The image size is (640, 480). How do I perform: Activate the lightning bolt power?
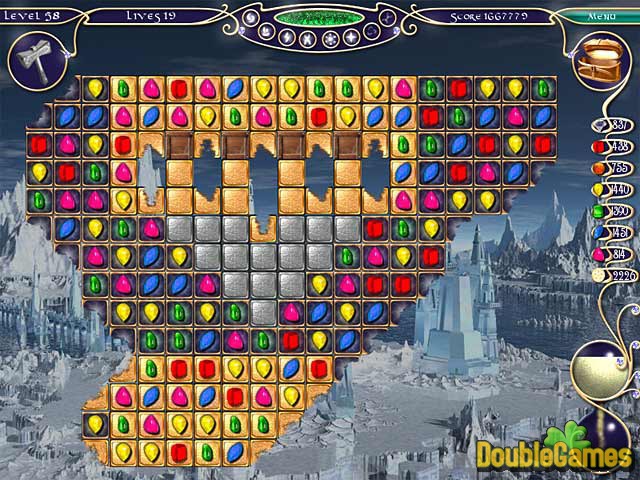pyautogui.click(x=286, y=37)
